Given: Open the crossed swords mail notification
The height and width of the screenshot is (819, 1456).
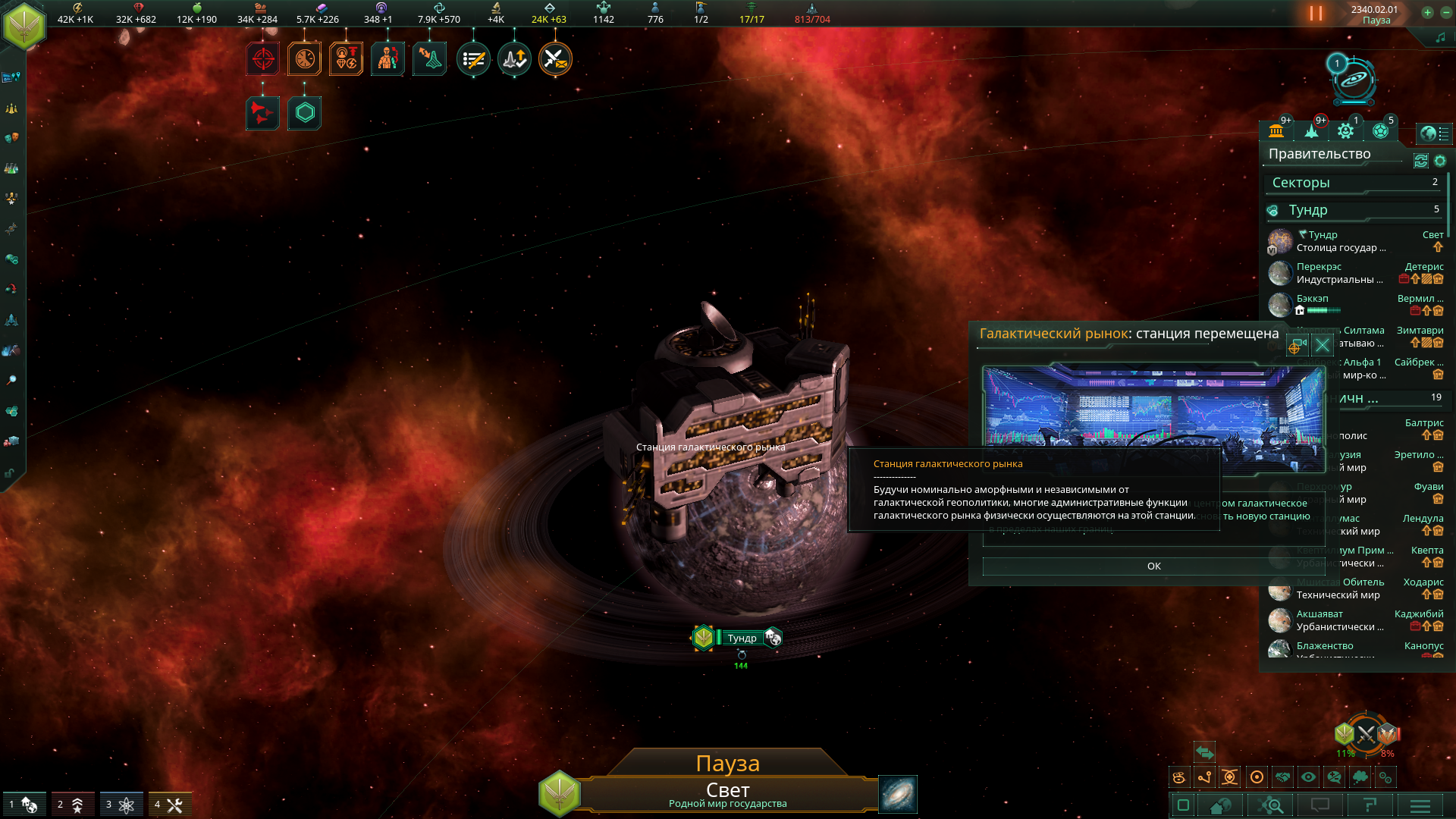Looking at the screenshot, I should (x=555, y=59).
